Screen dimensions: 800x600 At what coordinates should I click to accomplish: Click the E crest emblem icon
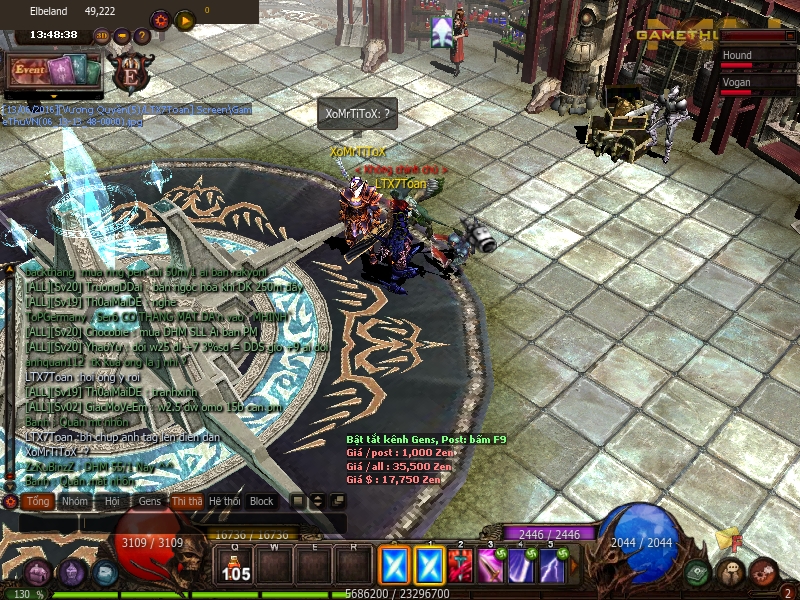coord(130,73)
